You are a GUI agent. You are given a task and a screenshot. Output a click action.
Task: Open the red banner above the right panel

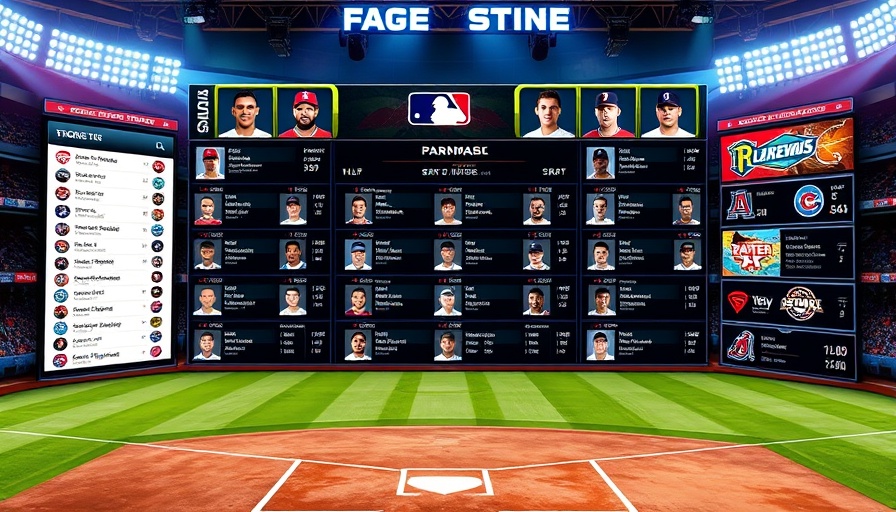pyautogui.click(x=784, y=115)
